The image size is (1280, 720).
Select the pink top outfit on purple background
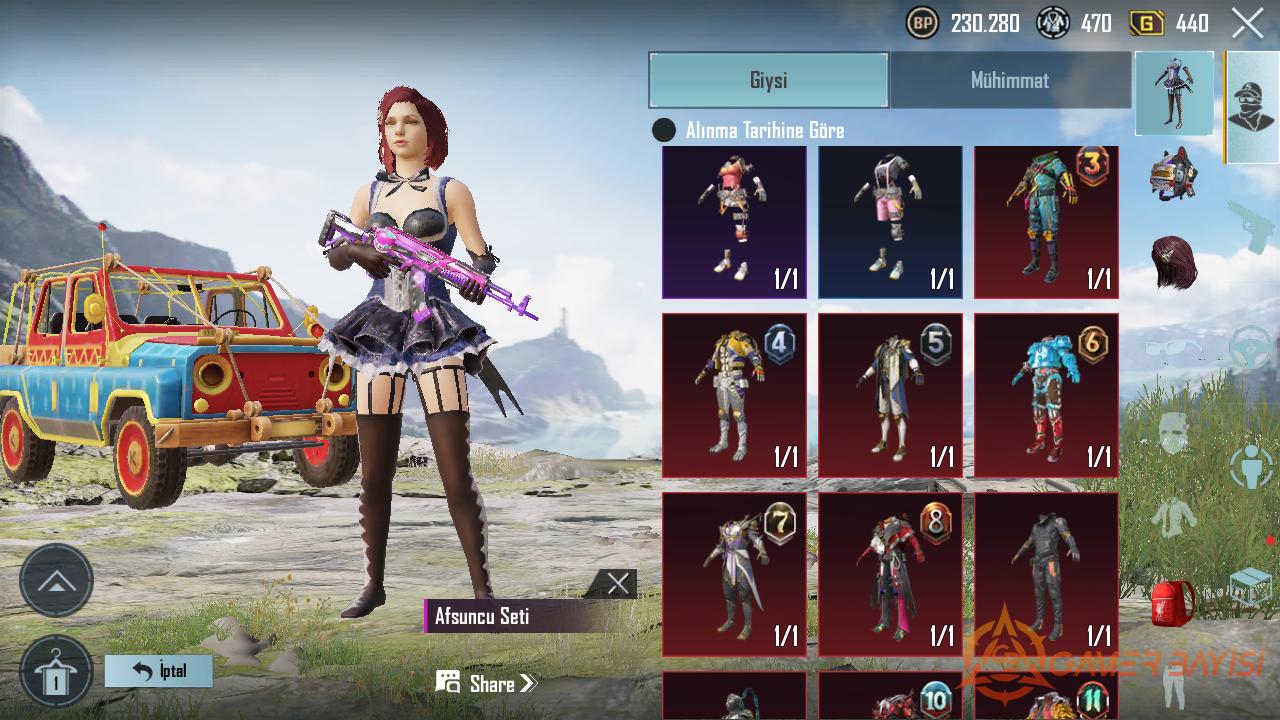click(x=734, y=222)
